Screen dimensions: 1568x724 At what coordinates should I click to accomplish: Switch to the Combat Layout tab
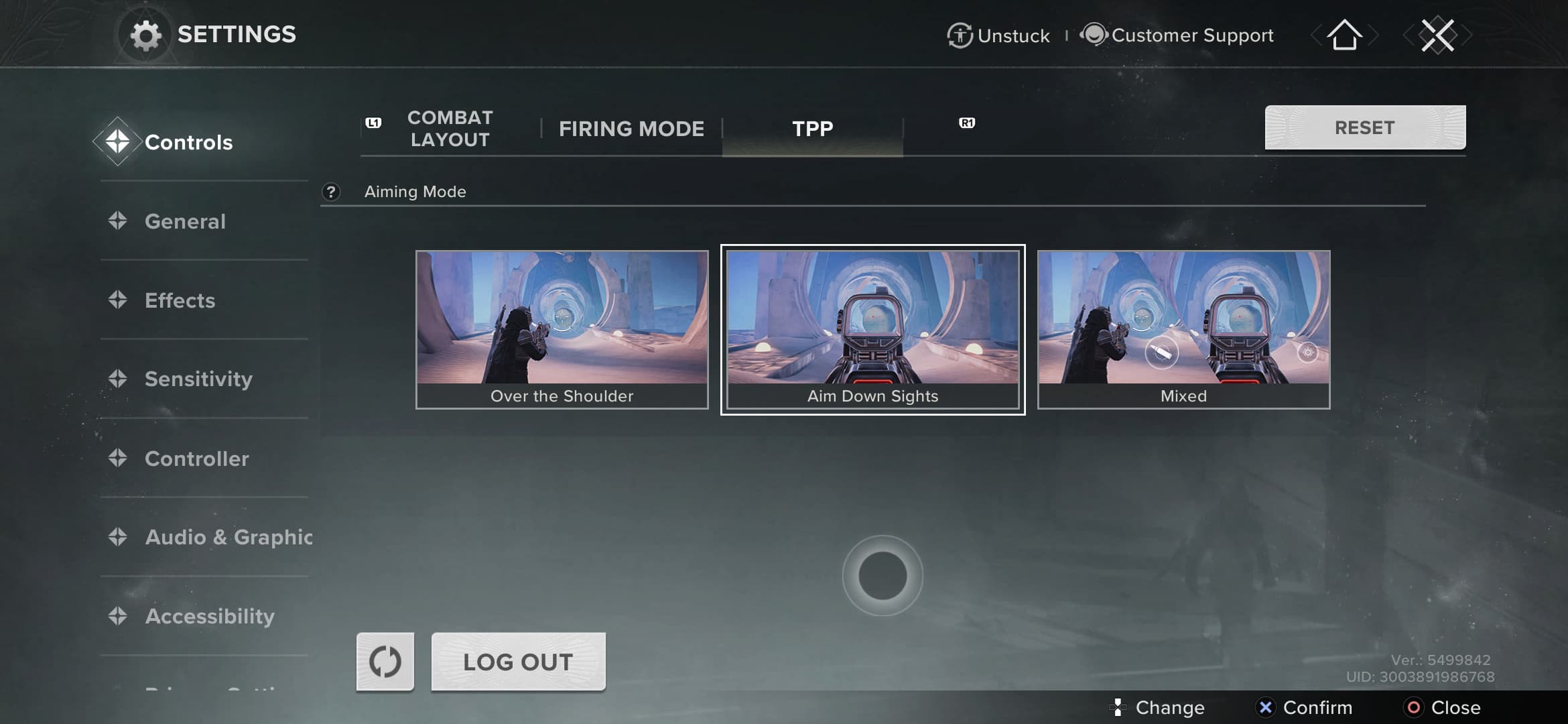pyautogui.click(x=450, y=129)
